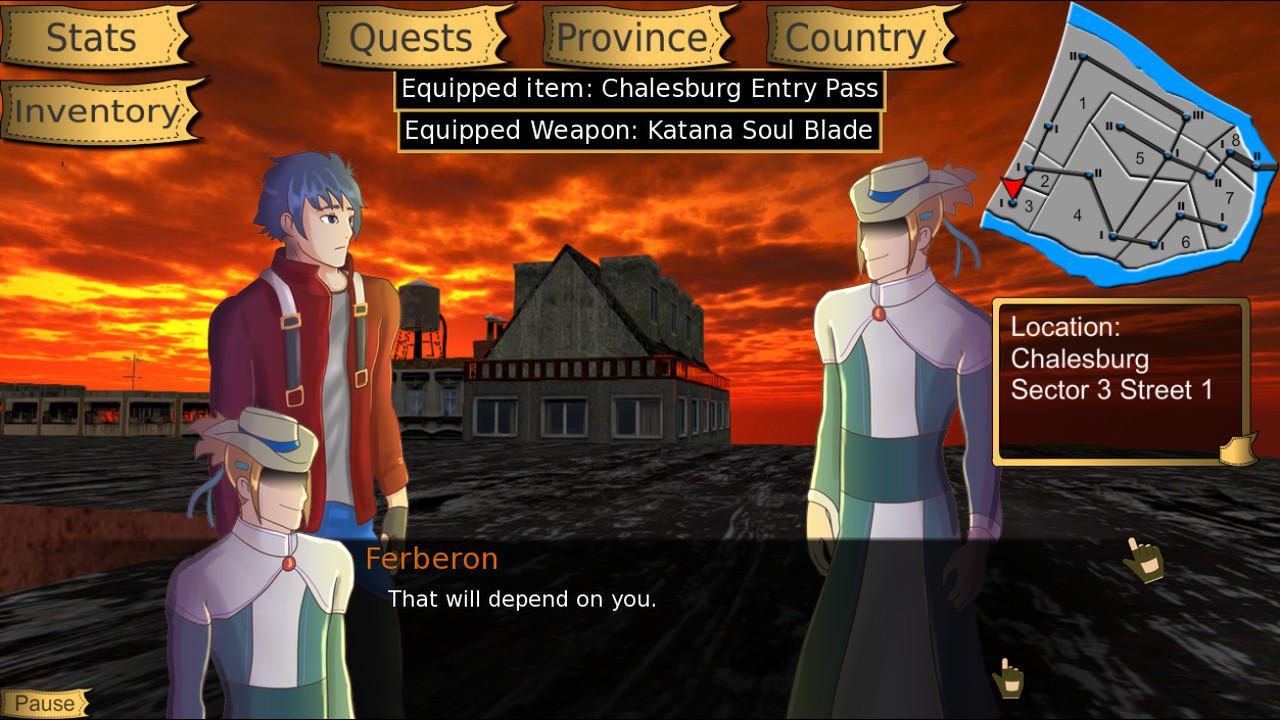1280x720 pixels.
Task: Select street node II near Sector 8
Action: tap(1256, 164)
